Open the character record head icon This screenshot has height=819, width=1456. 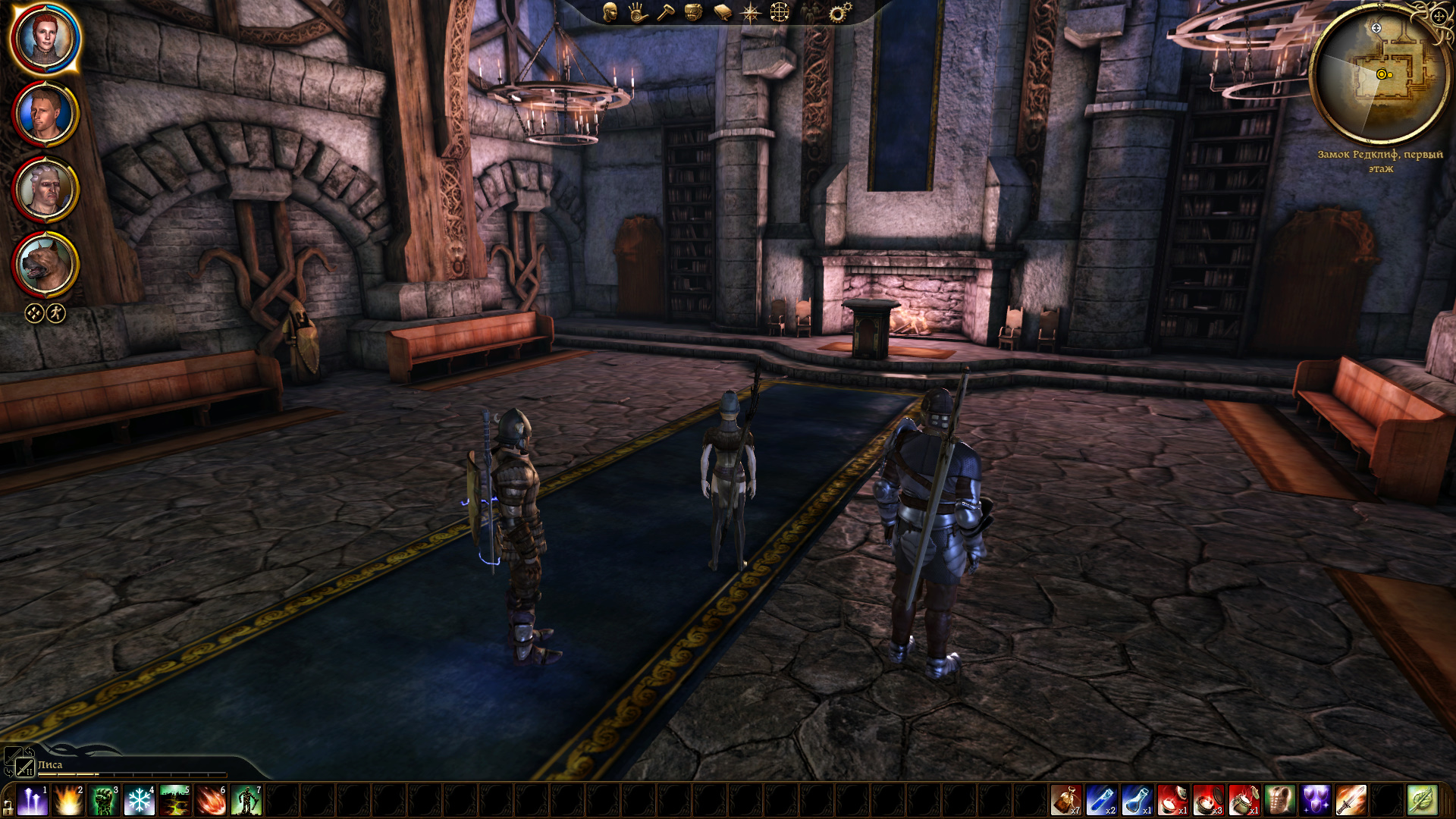pyautogui.click(x=610, y=12)
